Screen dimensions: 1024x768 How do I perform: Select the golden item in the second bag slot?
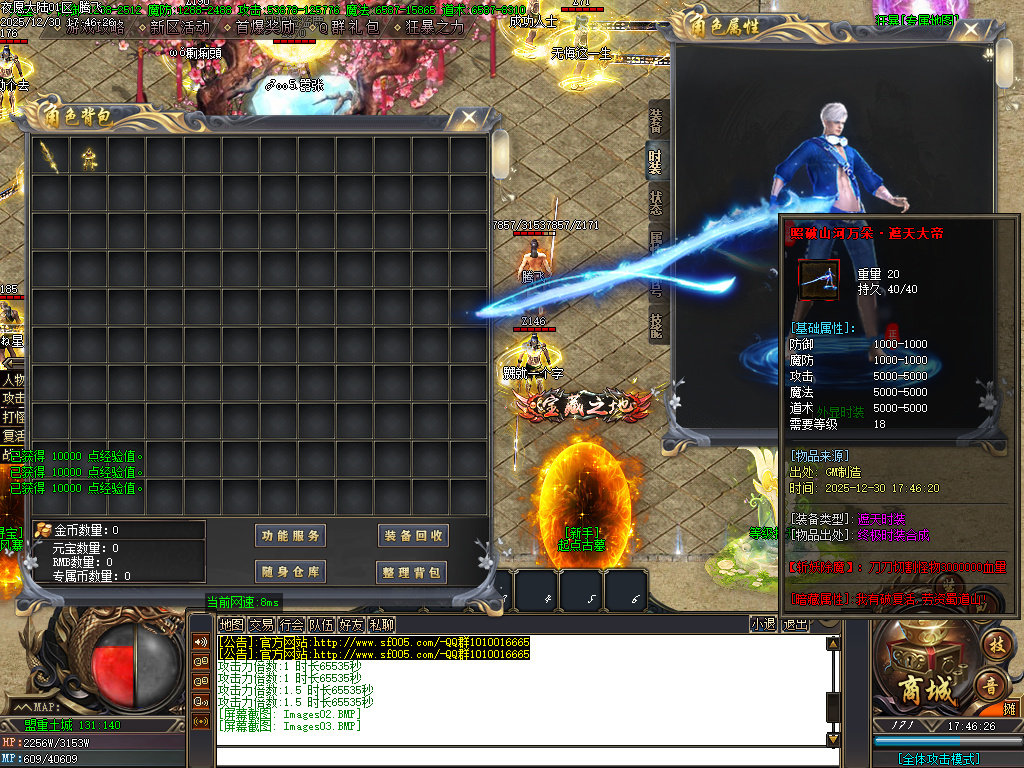(x=89, y=156)
